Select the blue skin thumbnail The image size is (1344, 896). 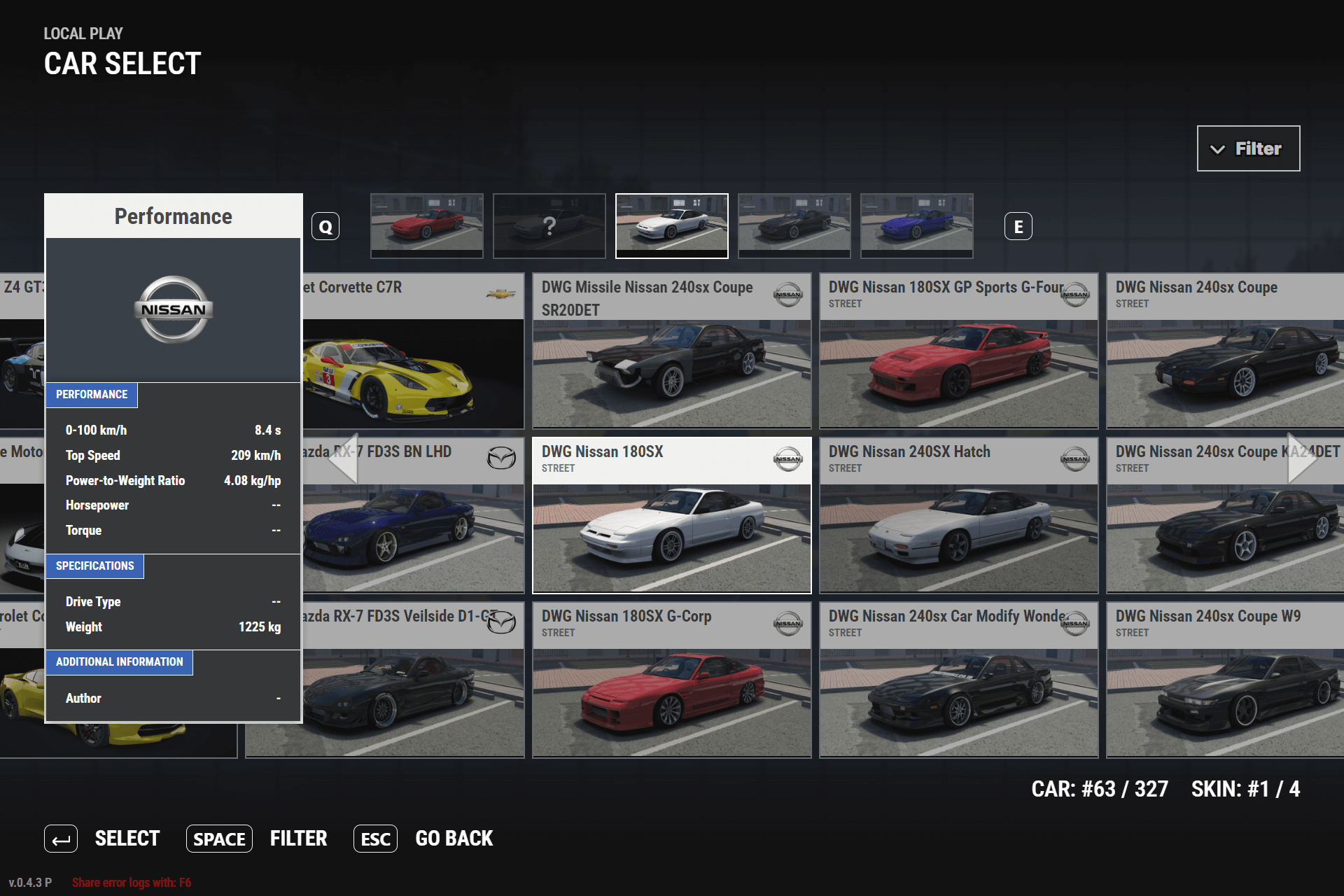tap(917, 225)
